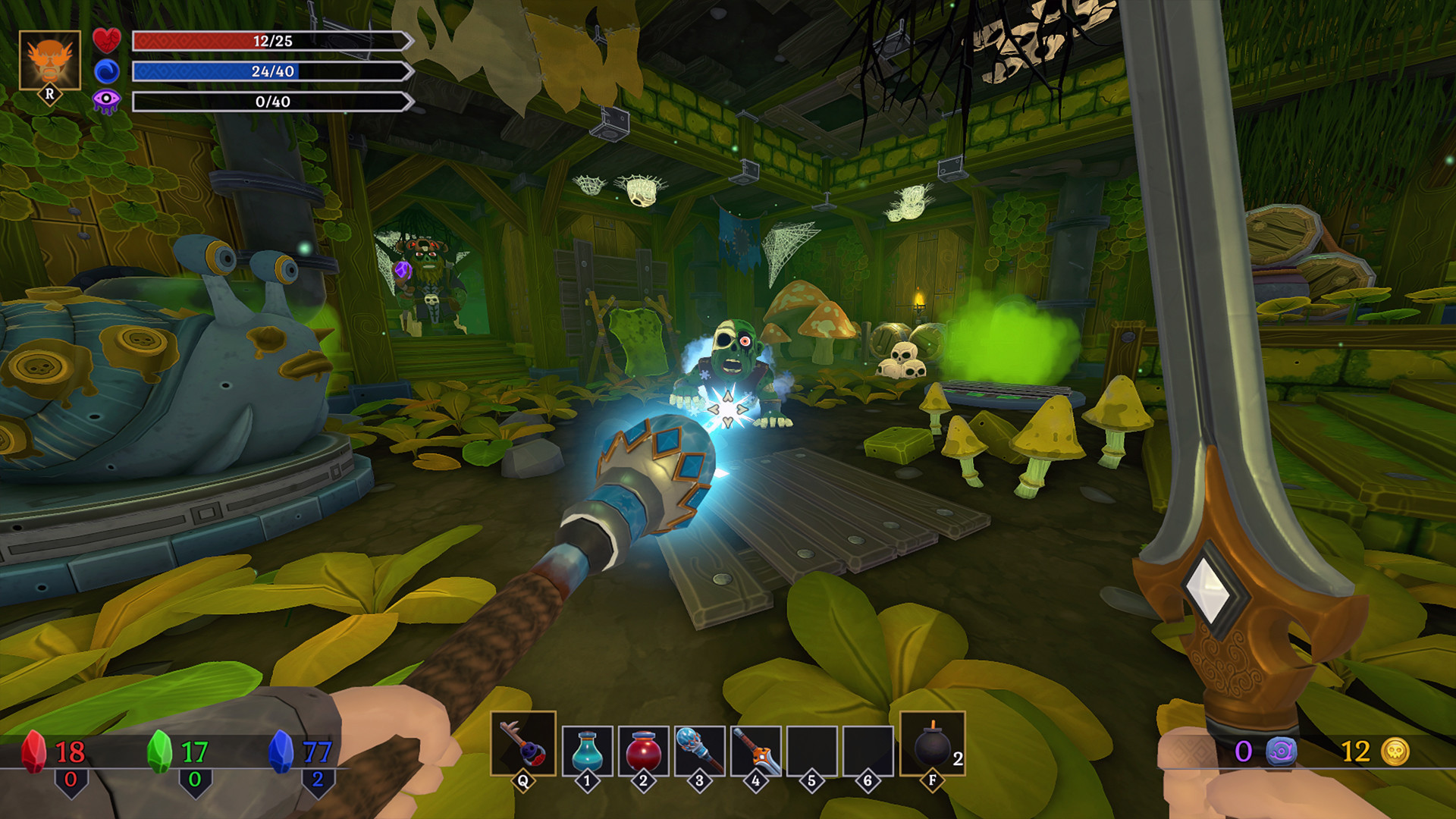Choose the black bomb slot

coord(932,743)
